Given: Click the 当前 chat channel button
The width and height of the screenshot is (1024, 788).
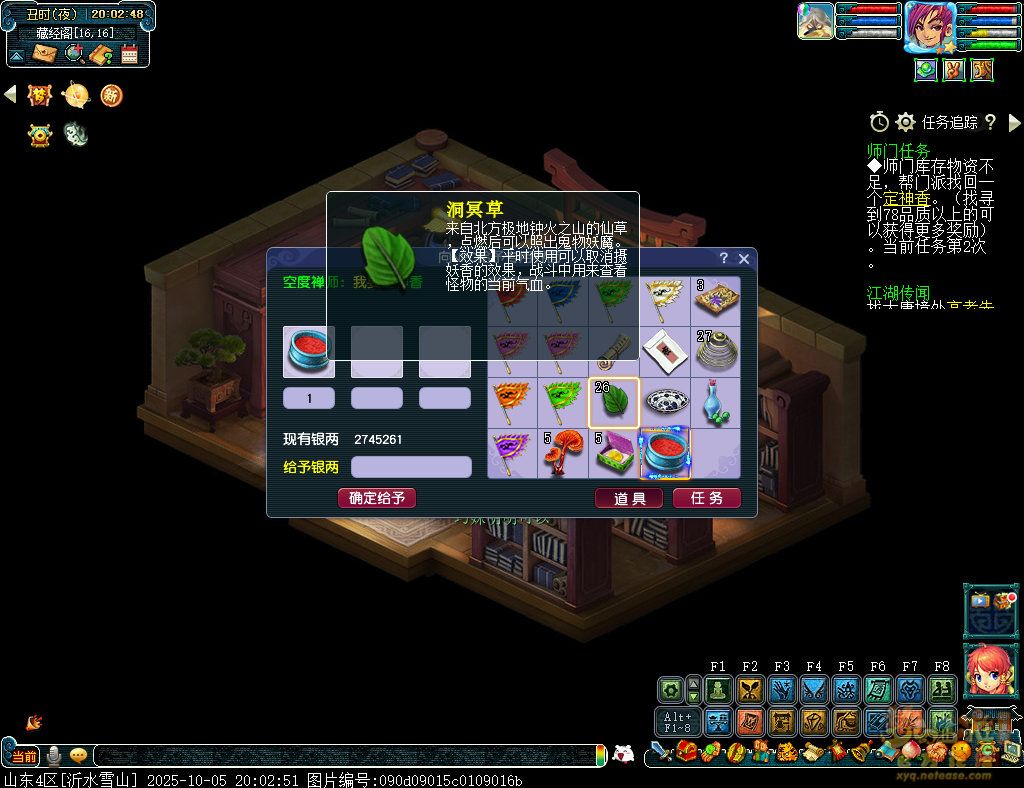Looking at the screenshot, I should (x=23, y=755).
